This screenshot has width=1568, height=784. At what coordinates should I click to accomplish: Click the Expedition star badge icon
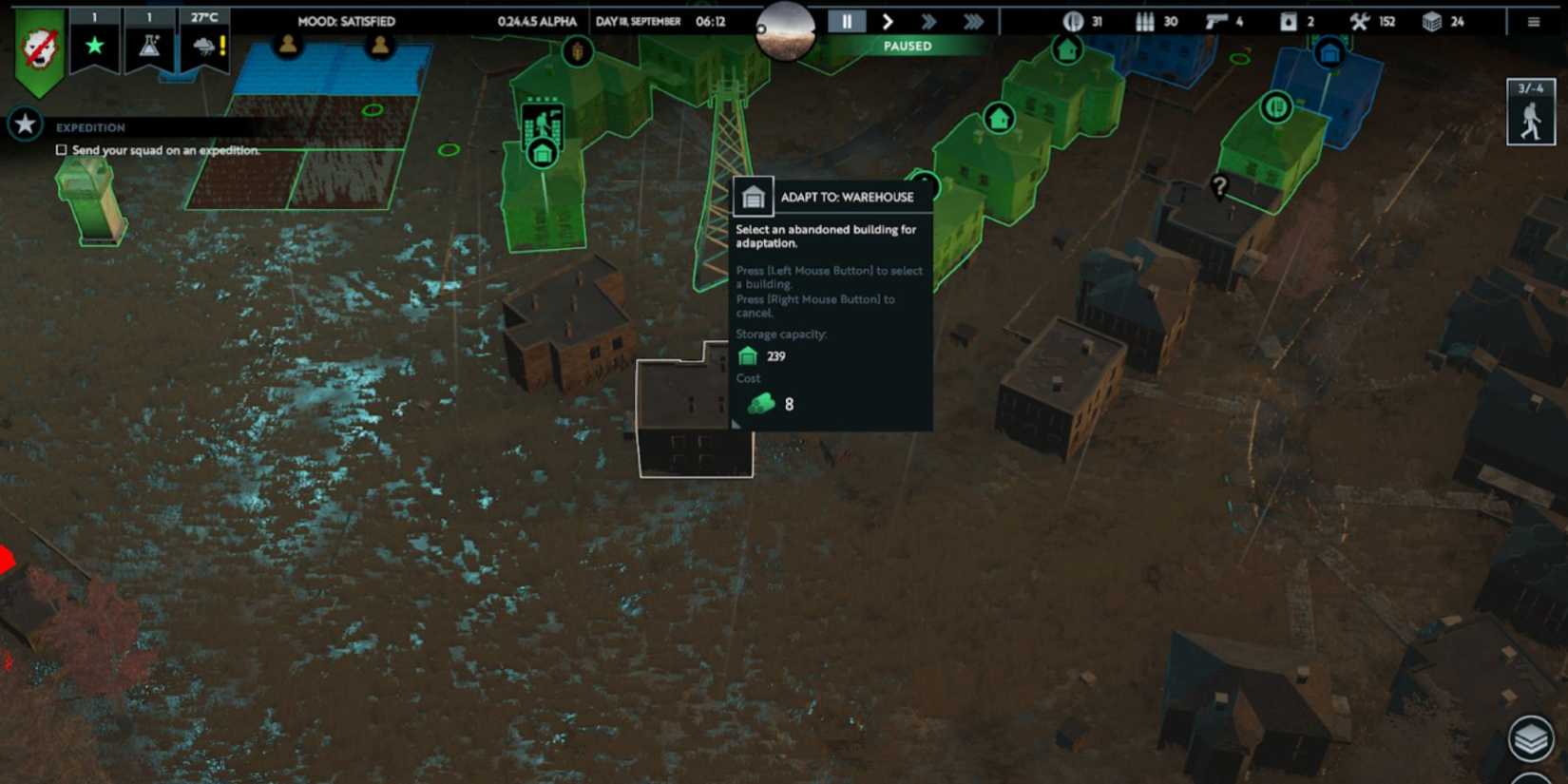pos(24,124)
